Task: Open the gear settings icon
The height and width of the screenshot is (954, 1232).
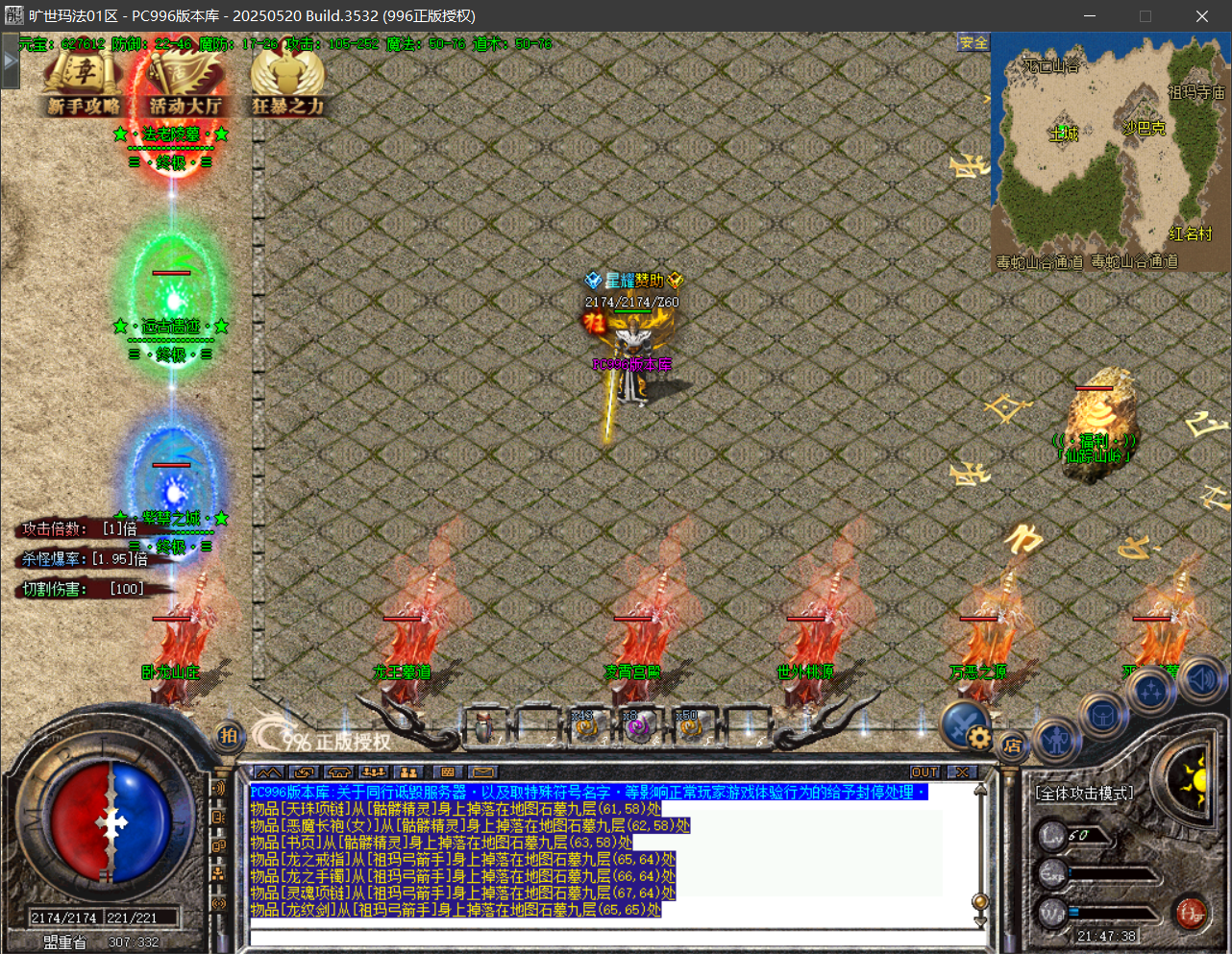Action: click(x=978, y=738)
